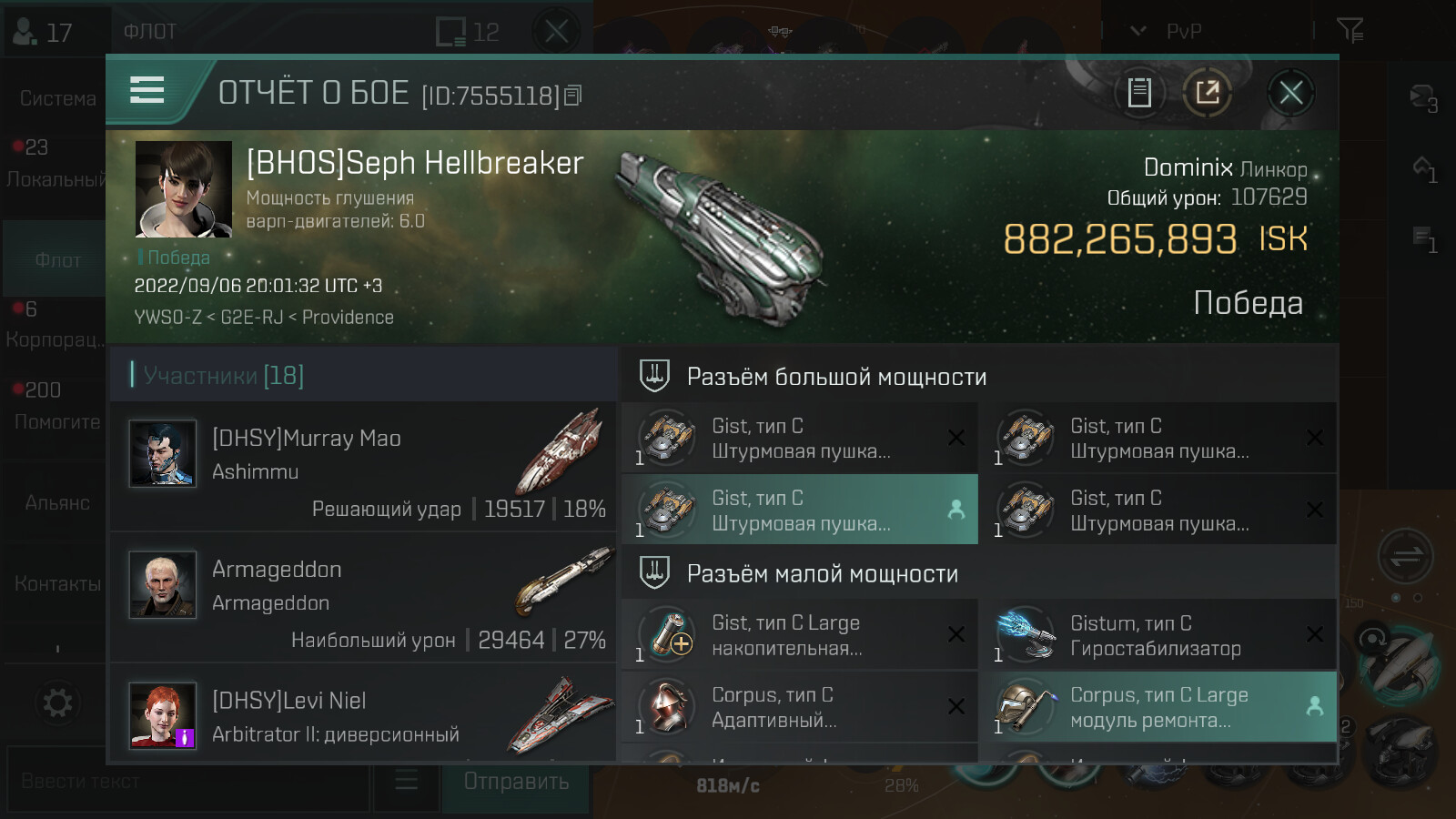This screenshot has width=1456, height=819.
Task: Switch to the Контакты channel
Action: (56, 583)
